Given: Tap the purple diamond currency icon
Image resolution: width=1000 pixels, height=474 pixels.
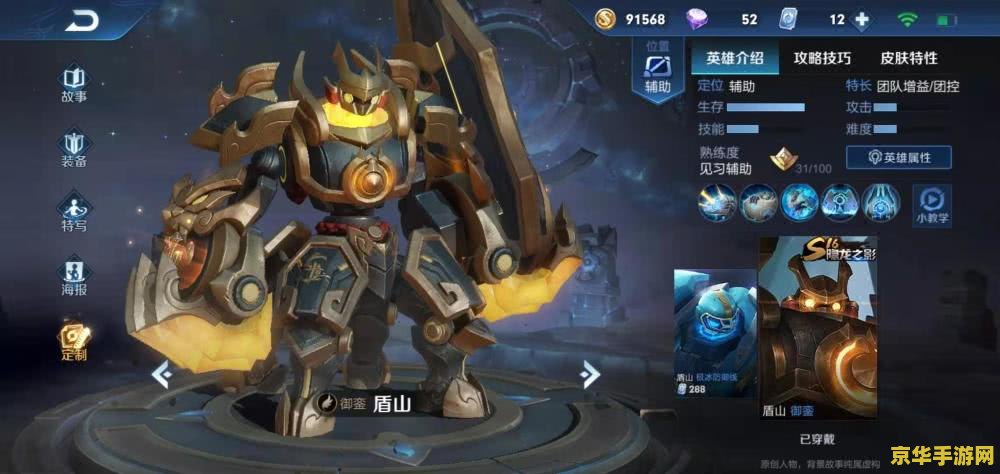Looking at the screenshot, I should tap(696, 19).
